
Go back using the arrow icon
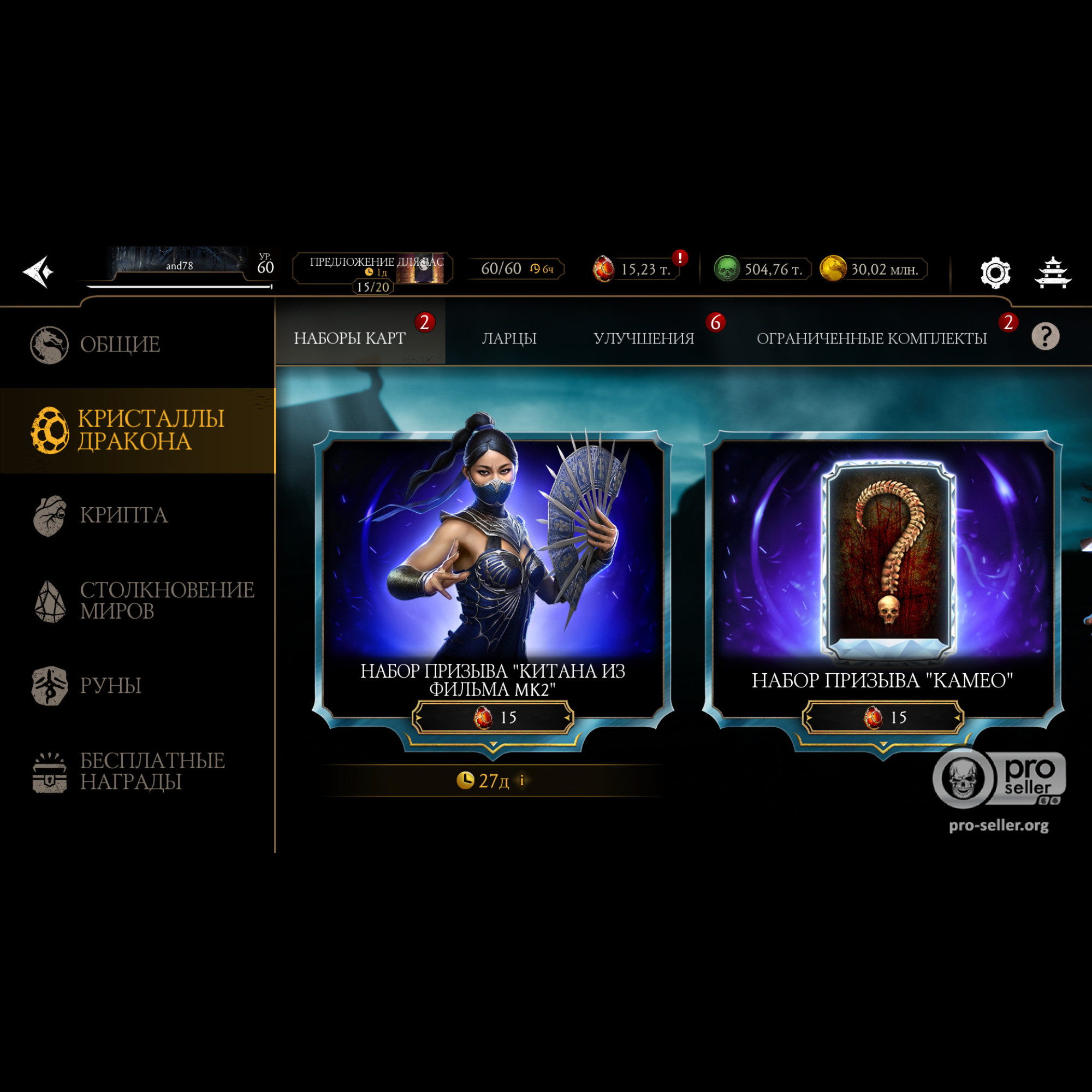(x=38, y=272)
